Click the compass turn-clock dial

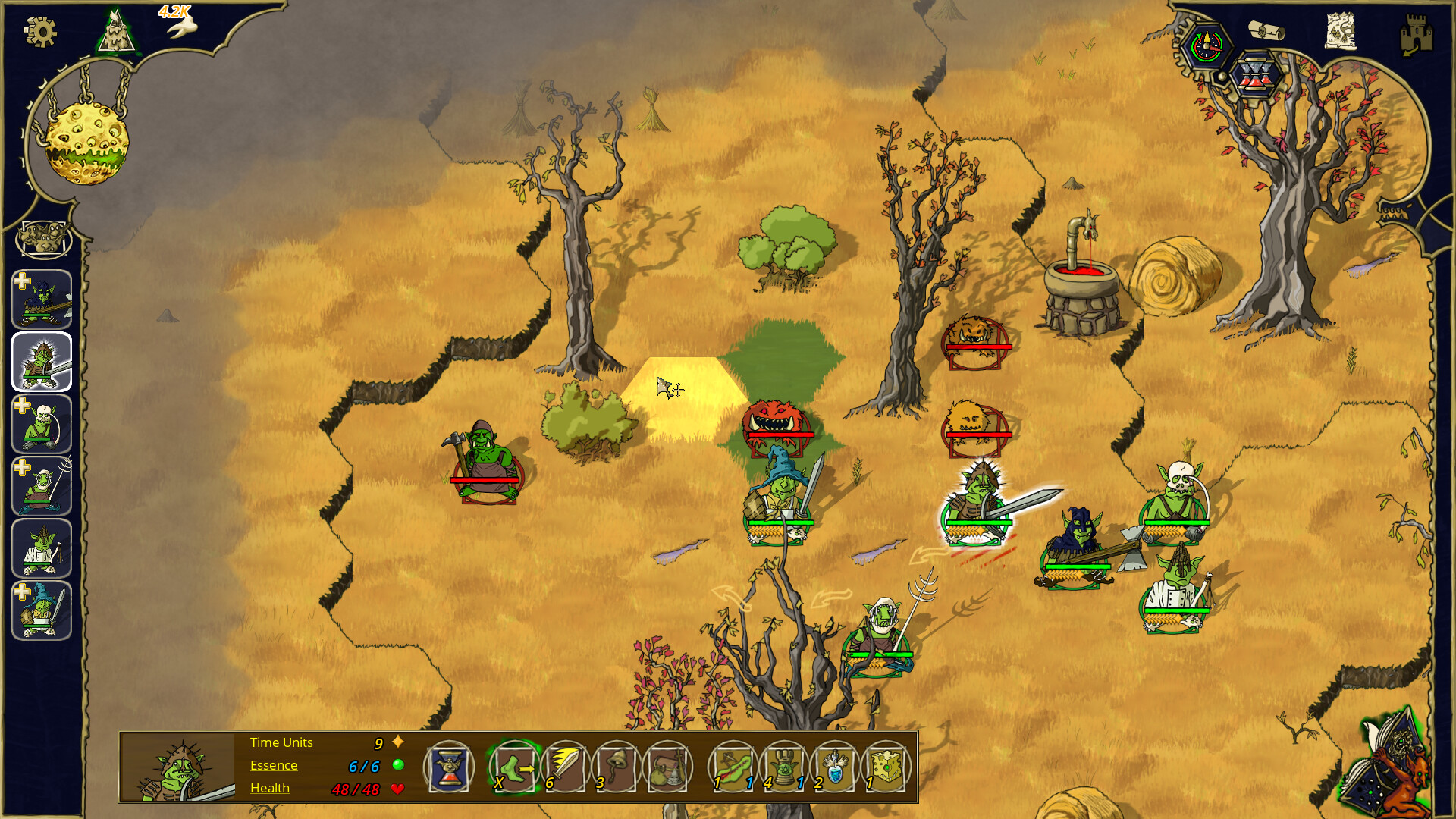pos(1206,45)
